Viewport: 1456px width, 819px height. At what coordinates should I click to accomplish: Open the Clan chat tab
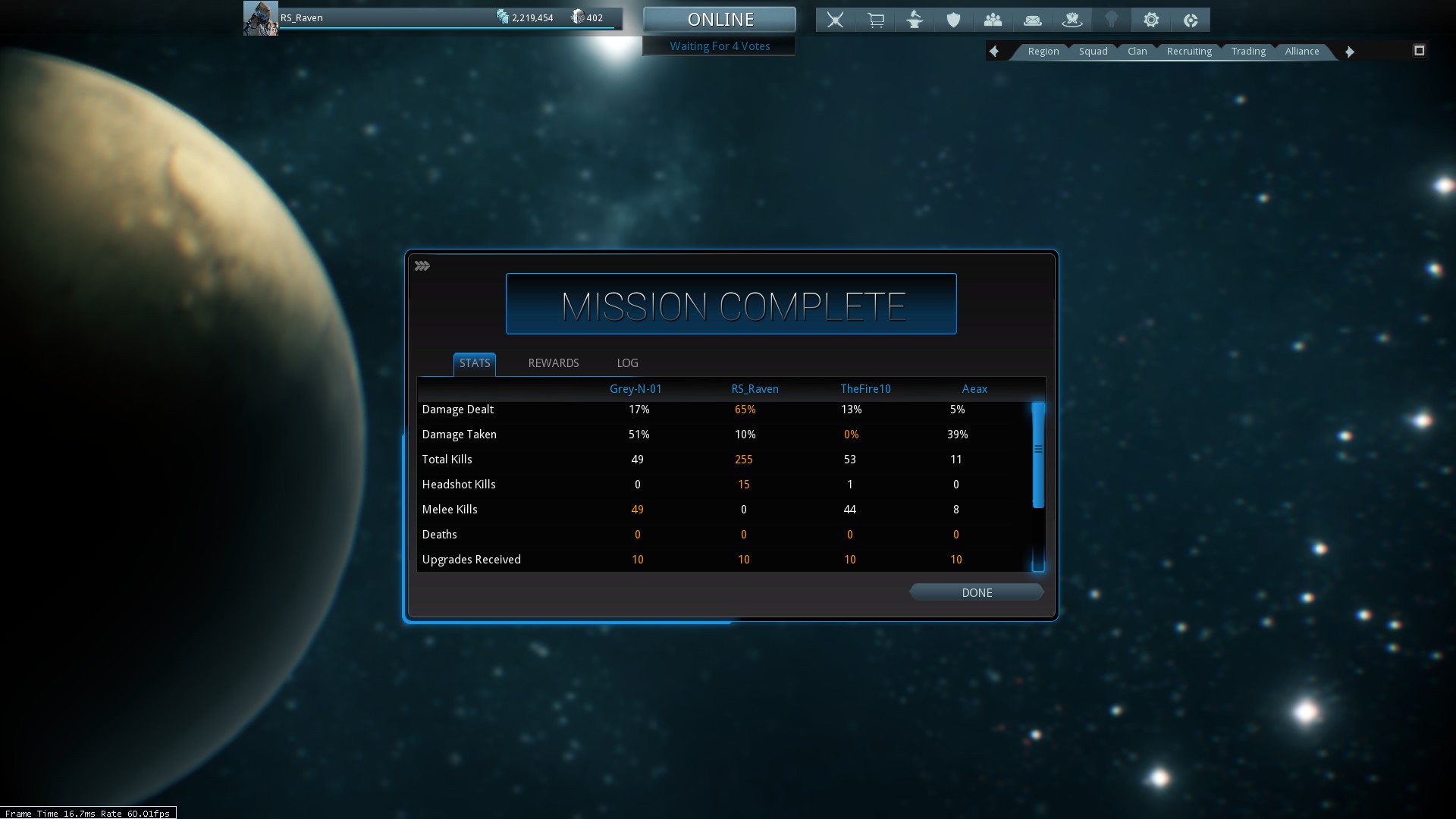[x=1137, y=52]
